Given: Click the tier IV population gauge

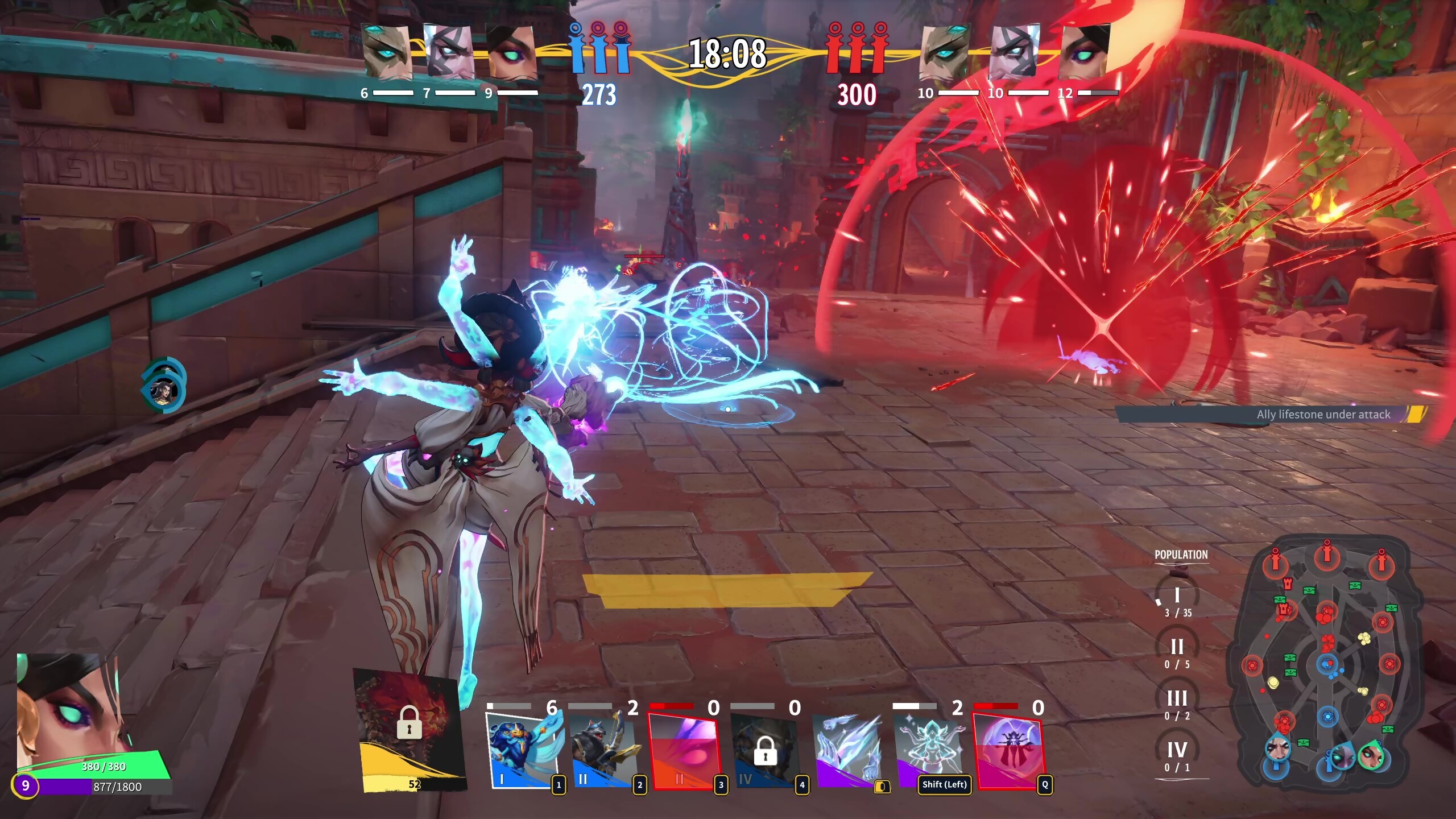Looking at the screenshot, I should pyautogui.click(x=1177, y=755).
